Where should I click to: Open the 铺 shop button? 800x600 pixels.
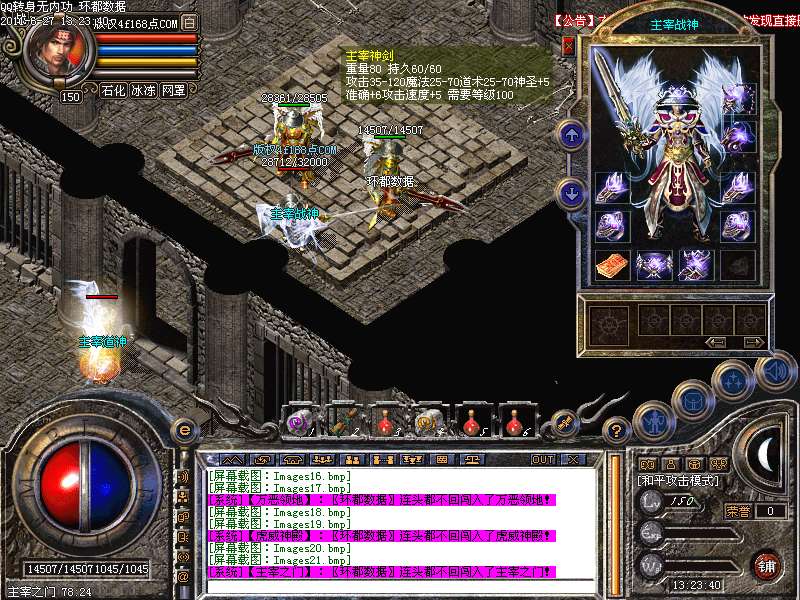pos(767,564)
